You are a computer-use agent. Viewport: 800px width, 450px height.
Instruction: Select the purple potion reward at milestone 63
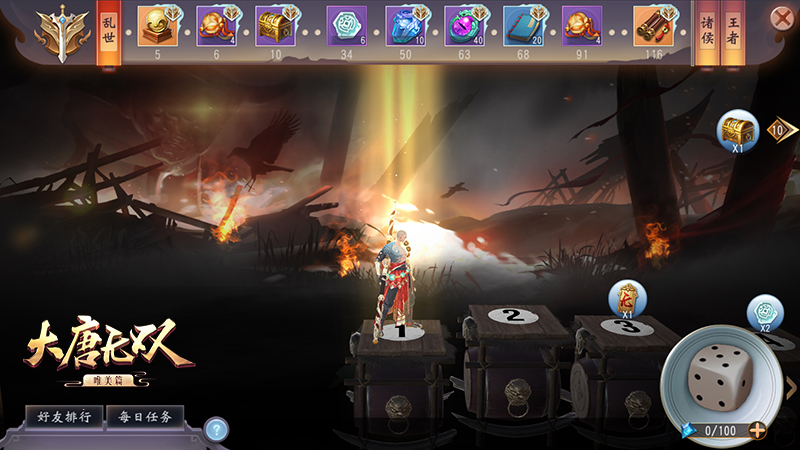coord(464,26)
